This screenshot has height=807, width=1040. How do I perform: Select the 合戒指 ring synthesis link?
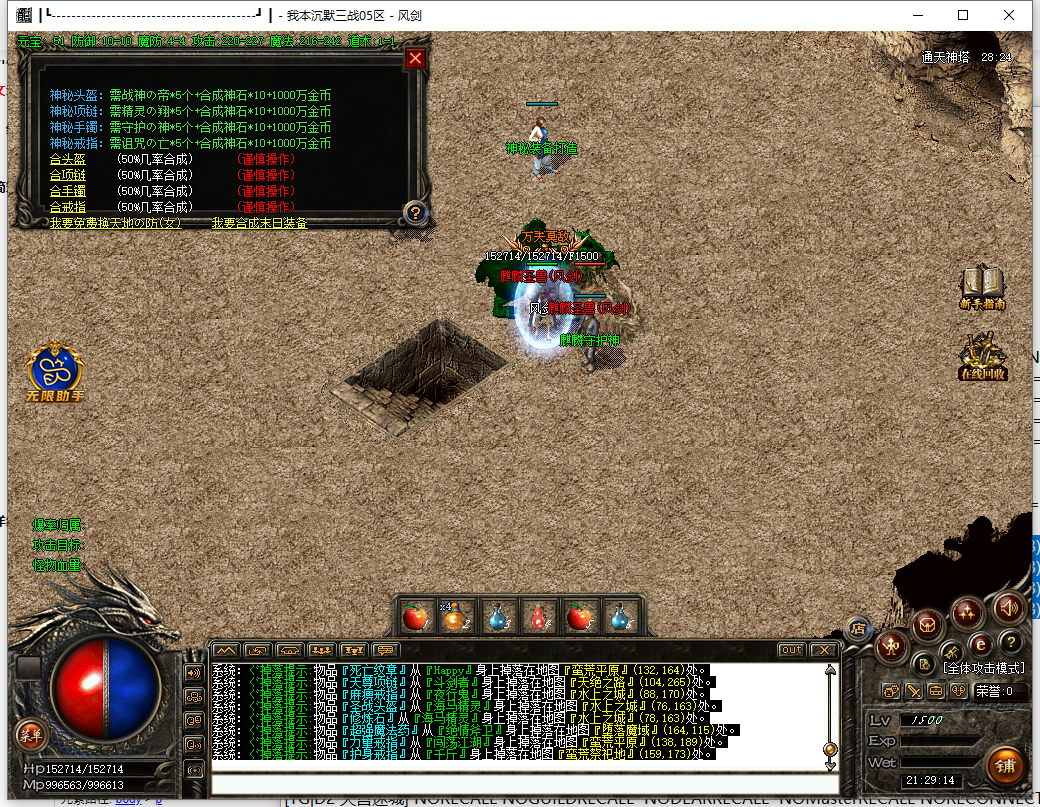tap(68, 207)
